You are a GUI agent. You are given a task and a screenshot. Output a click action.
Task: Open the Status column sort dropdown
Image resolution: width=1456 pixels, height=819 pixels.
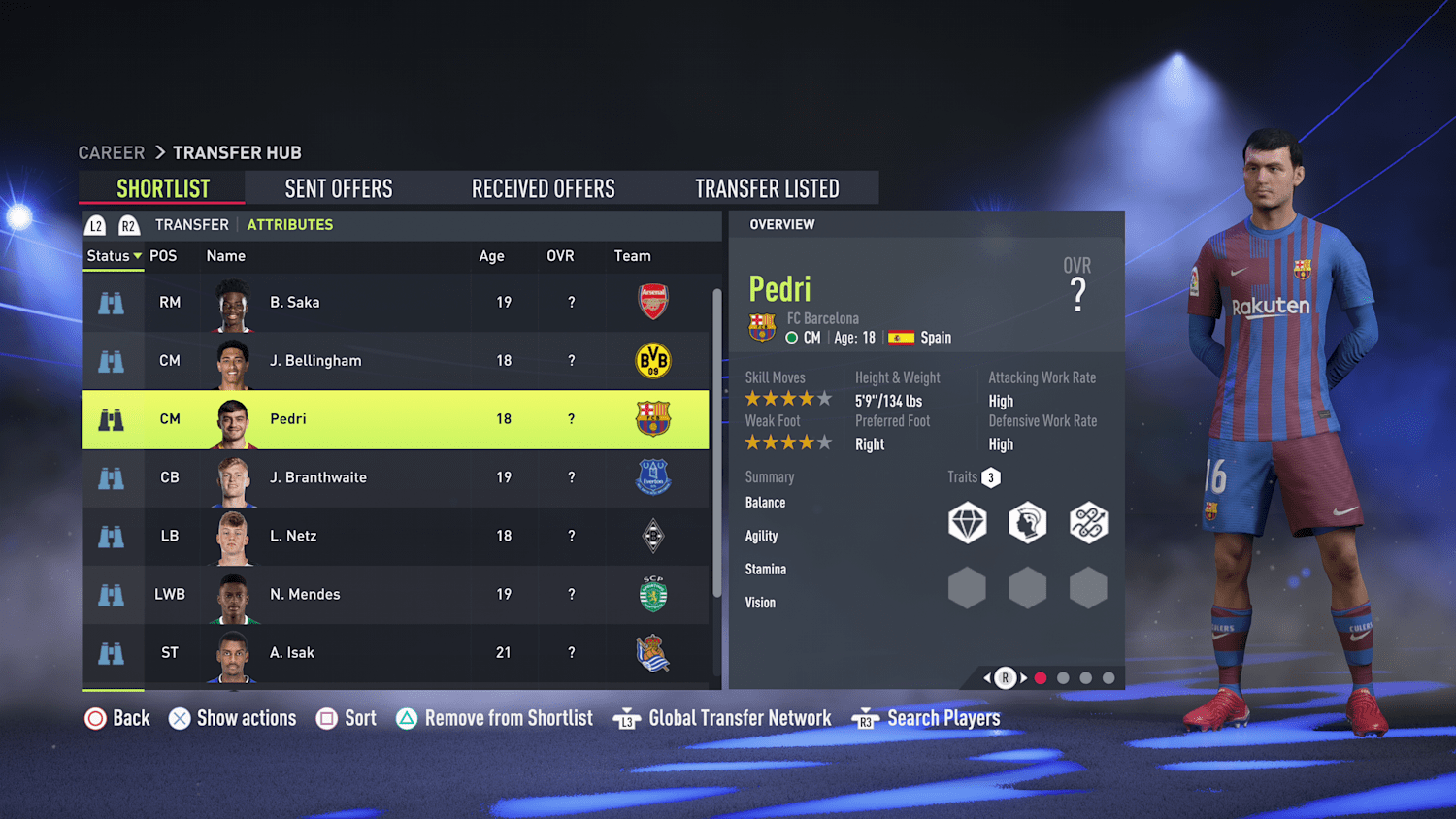[113, 256]
